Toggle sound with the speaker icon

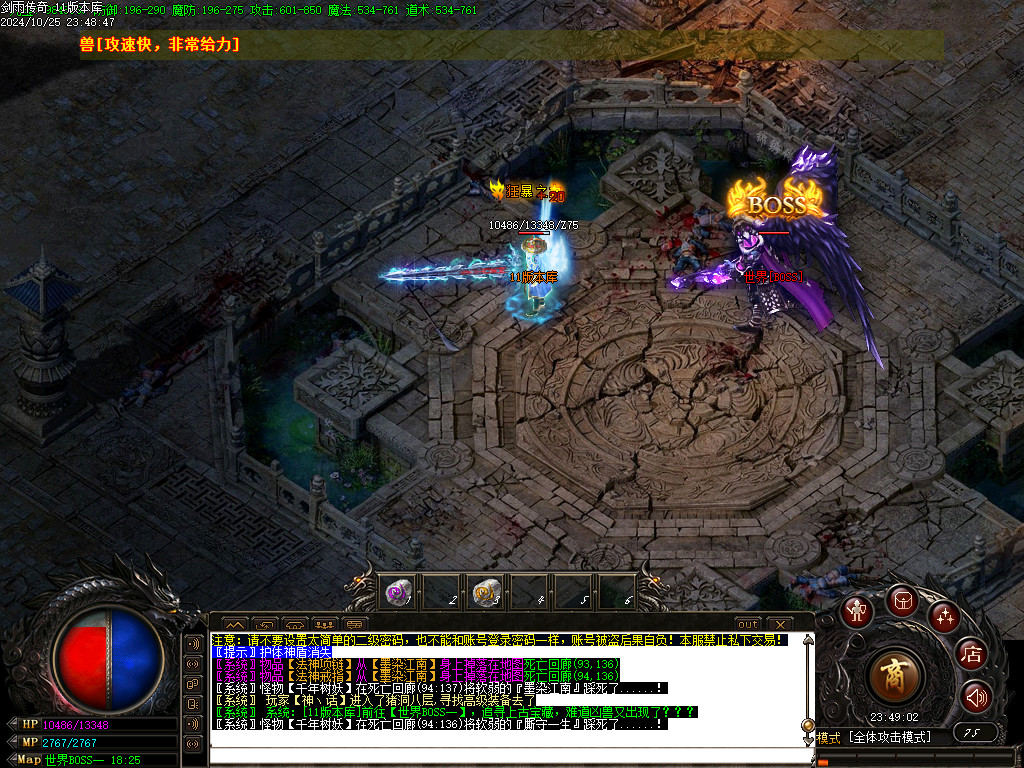point(976,696)
